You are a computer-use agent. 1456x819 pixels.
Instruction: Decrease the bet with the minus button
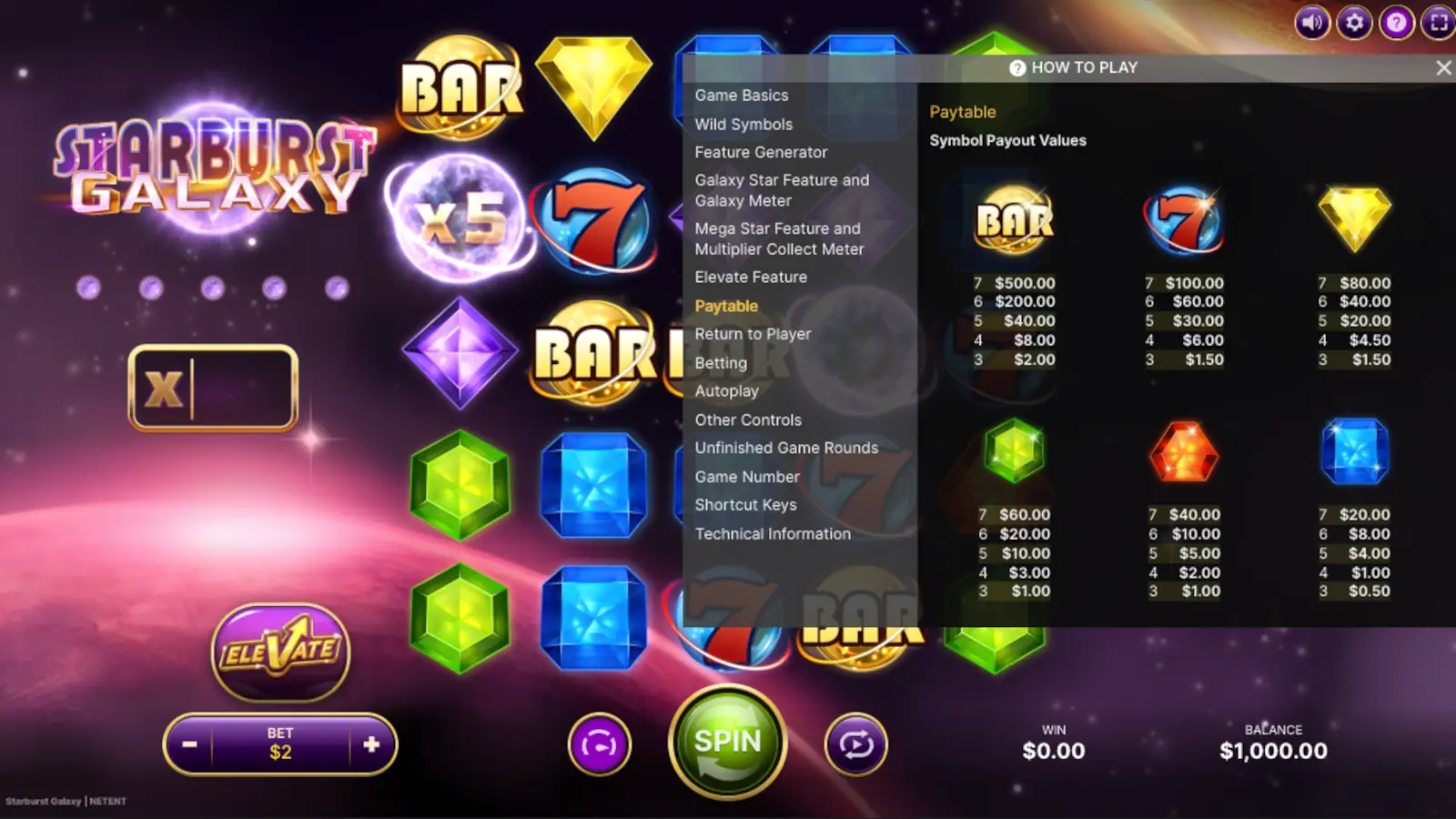click(x=190, y=744)
